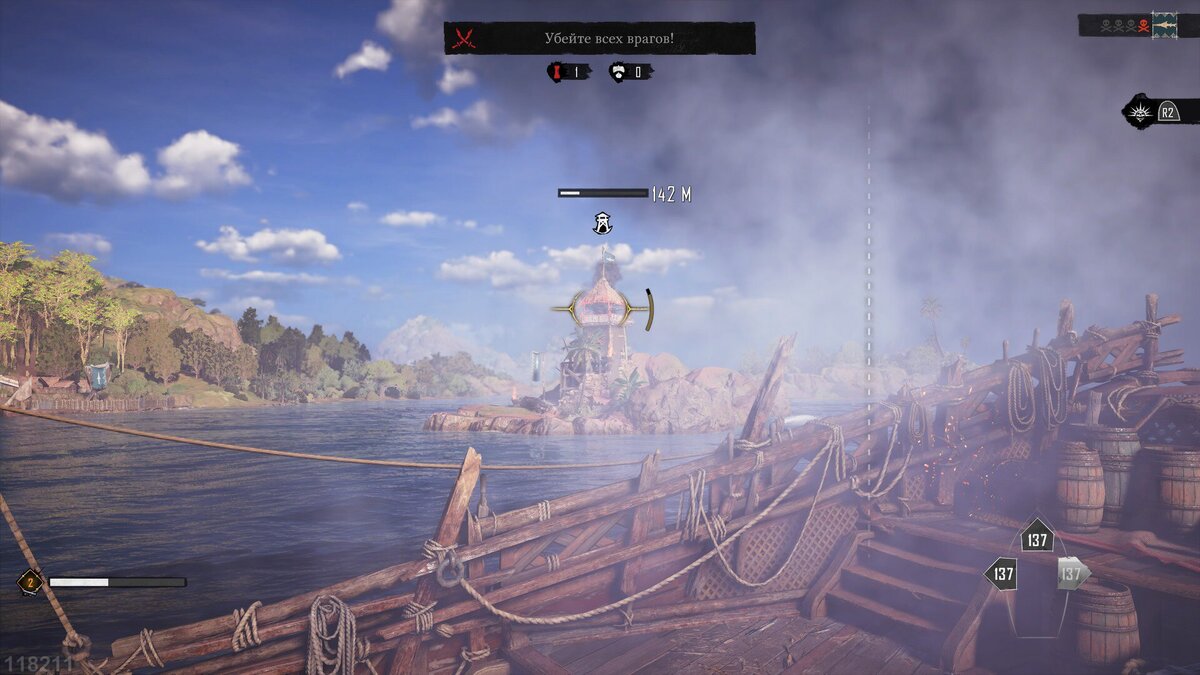Screen dimensions: 1200x675
Task: Select the enemy ship counter icon
Action: coord(619,72)
